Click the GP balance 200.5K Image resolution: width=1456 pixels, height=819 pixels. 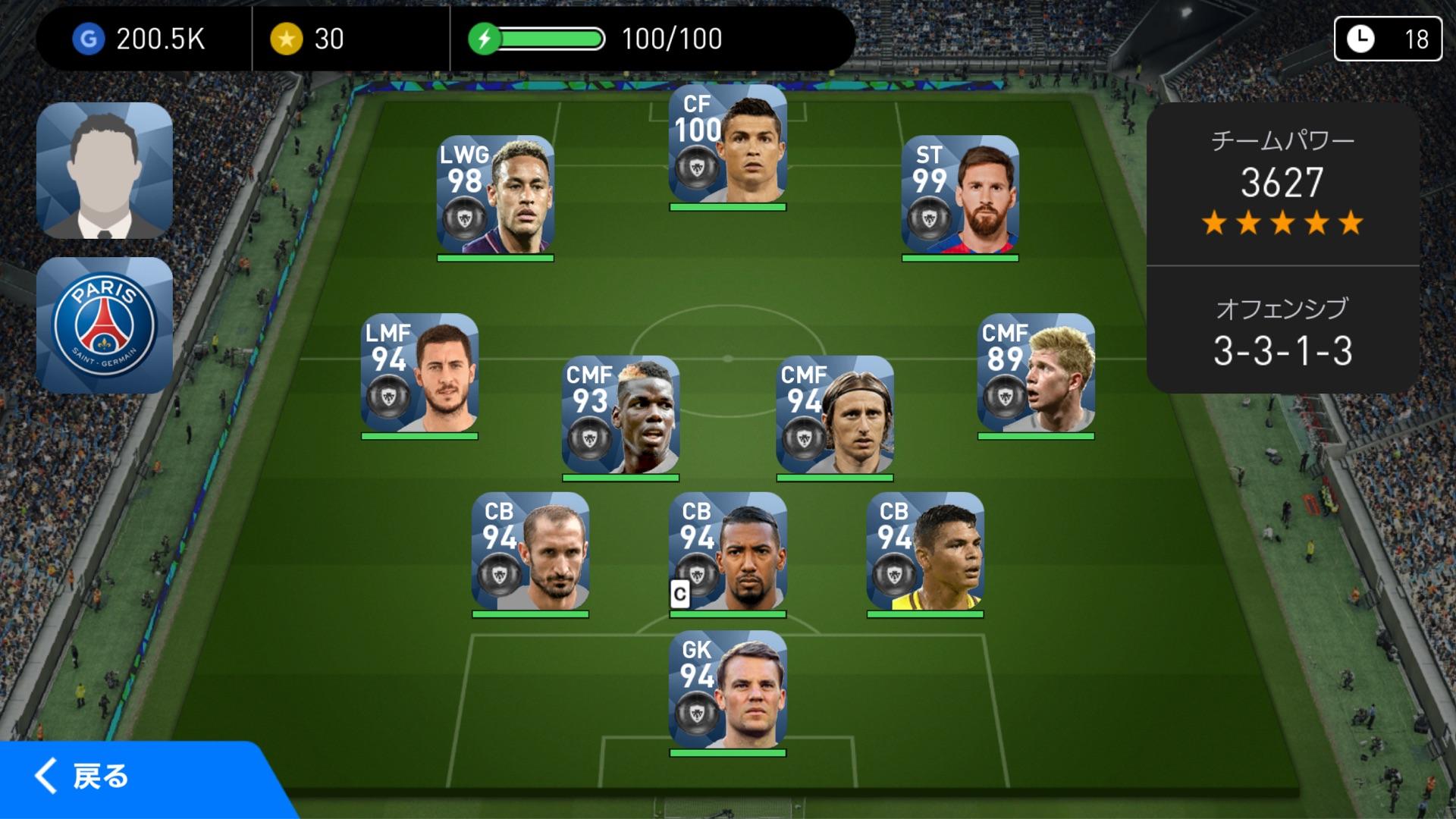[x=140, y=39]
